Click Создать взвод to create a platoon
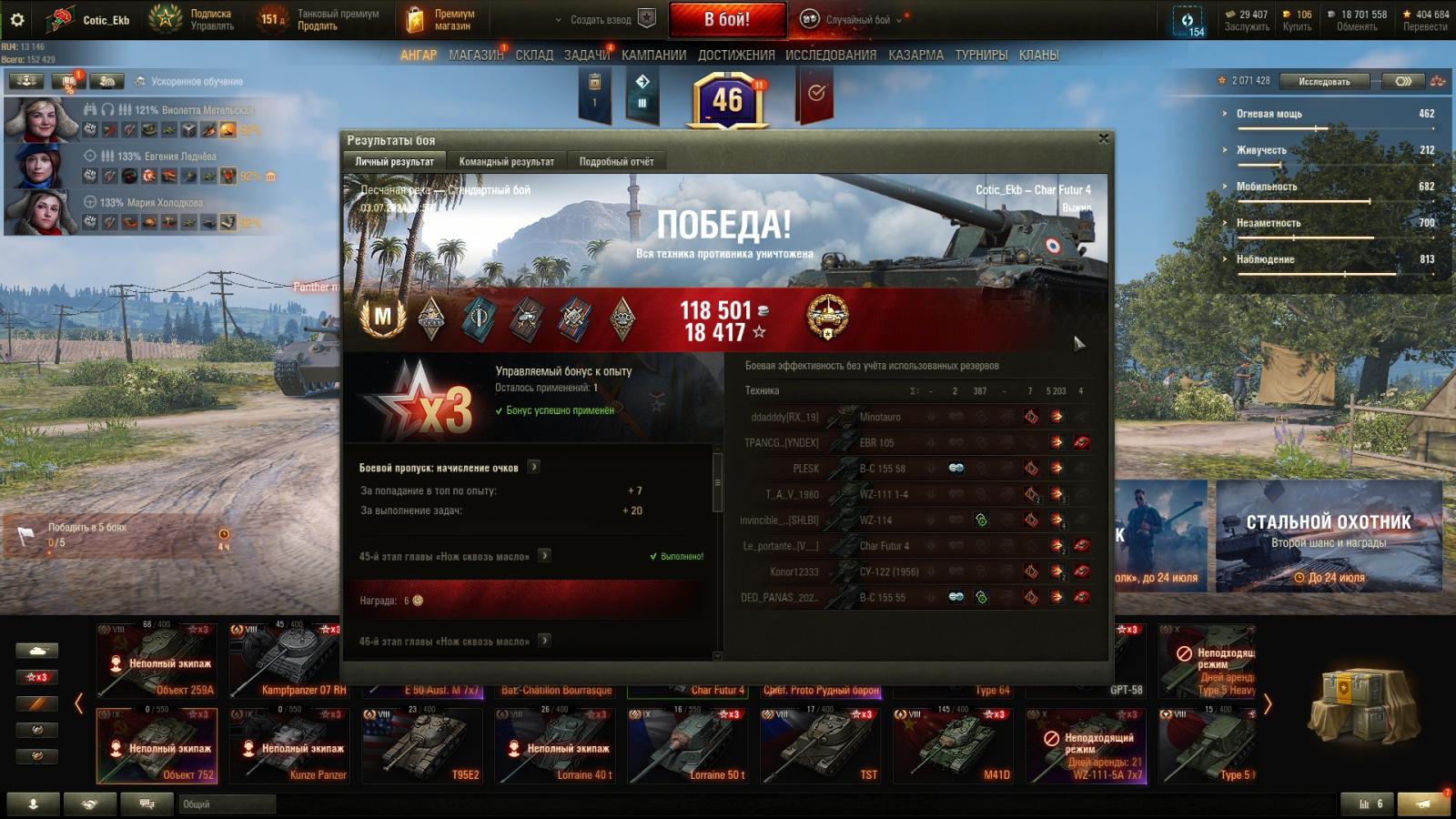Image resolution: width=1456 pixels, height=819 pixels. 601,19
